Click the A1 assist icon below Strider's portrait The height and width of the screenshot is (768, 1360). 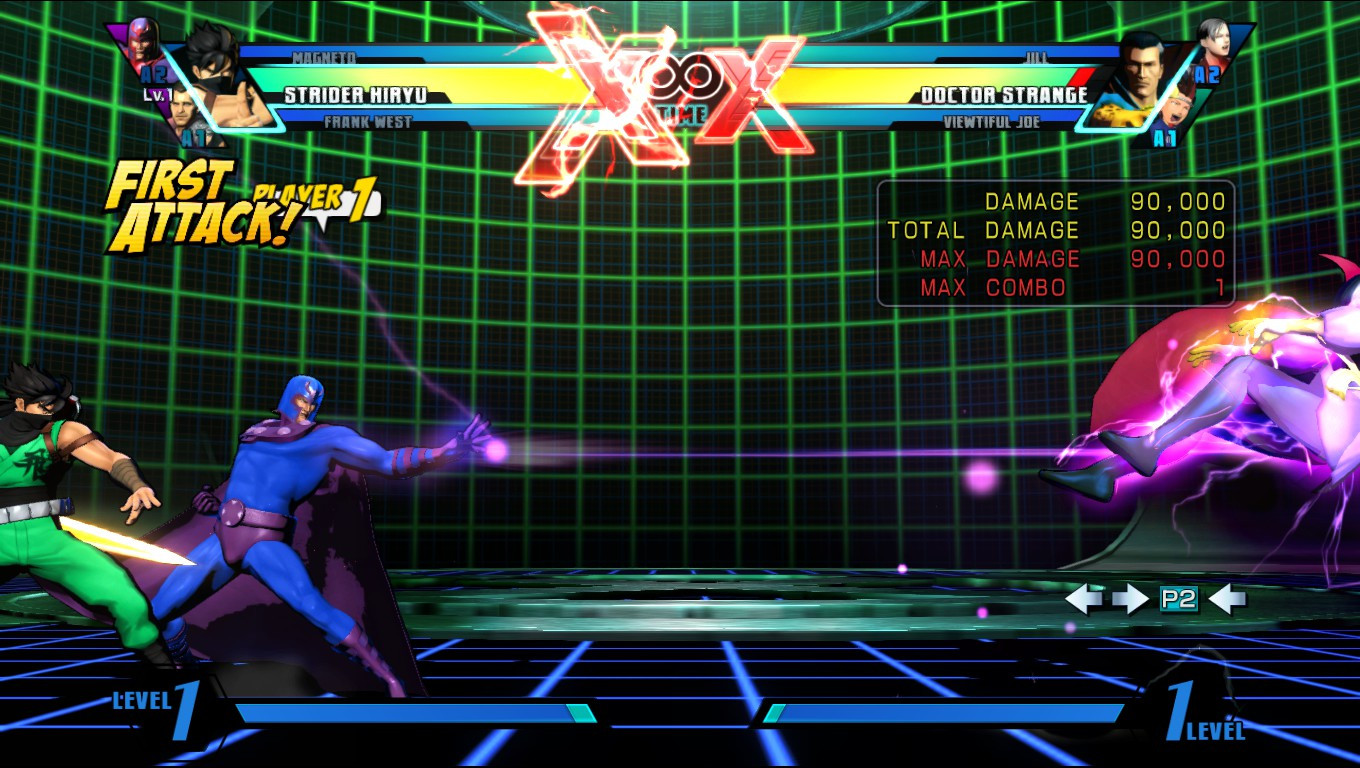click(196, 138)
